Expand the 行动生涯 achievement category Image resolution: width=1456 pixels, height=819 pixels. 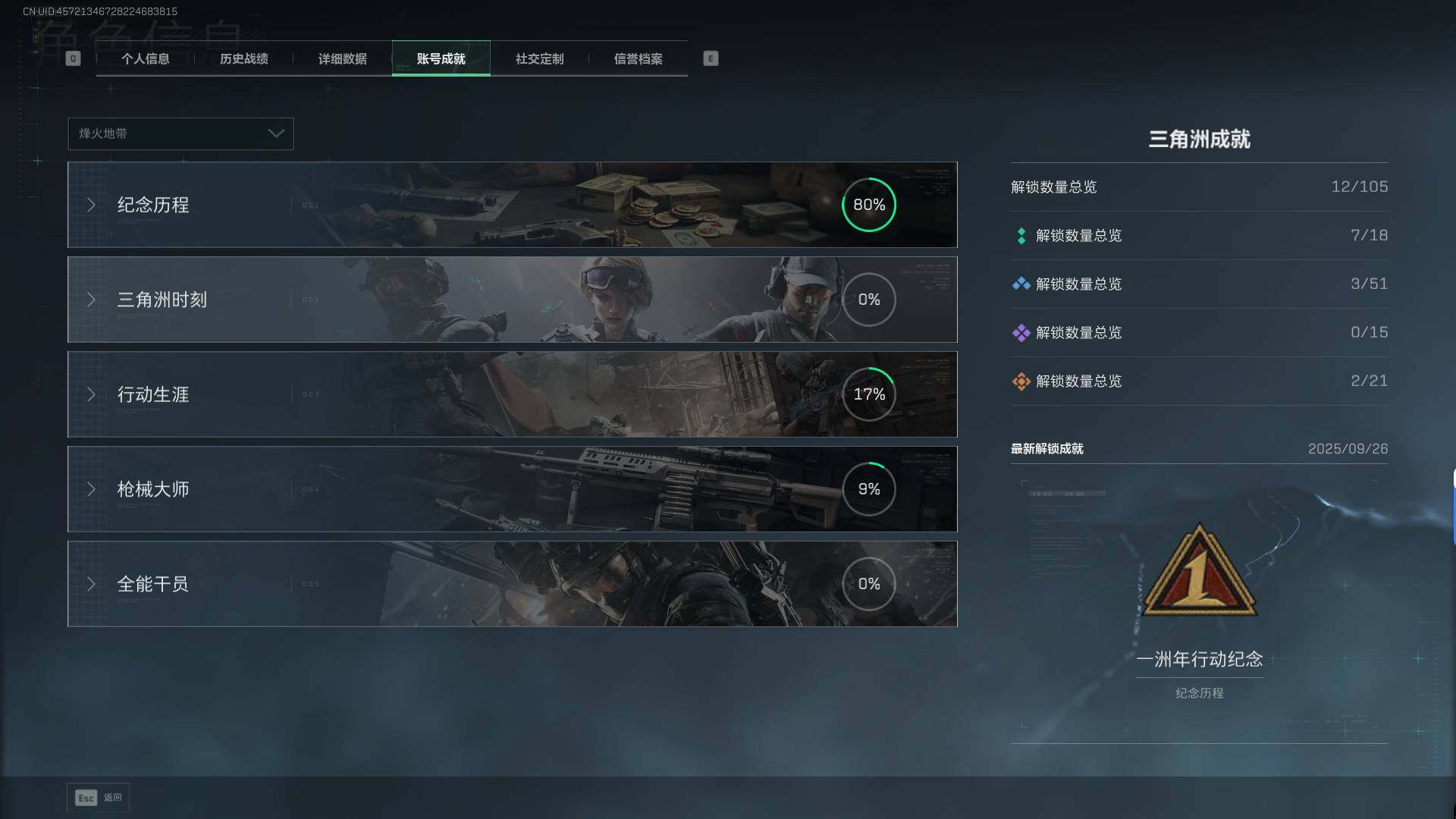coord(512,394)
